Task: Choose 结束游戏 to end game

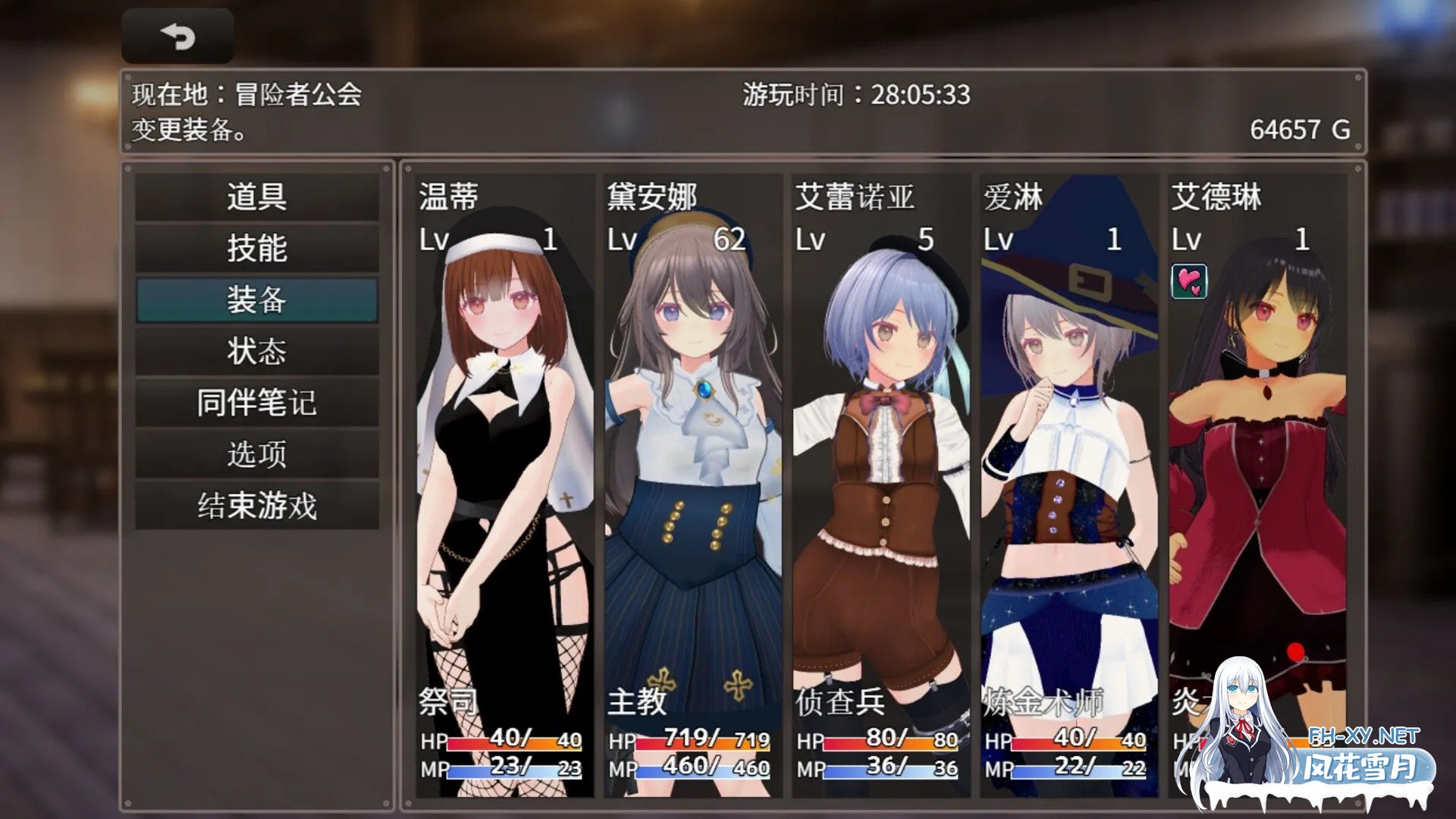Action: click(257, 506)
